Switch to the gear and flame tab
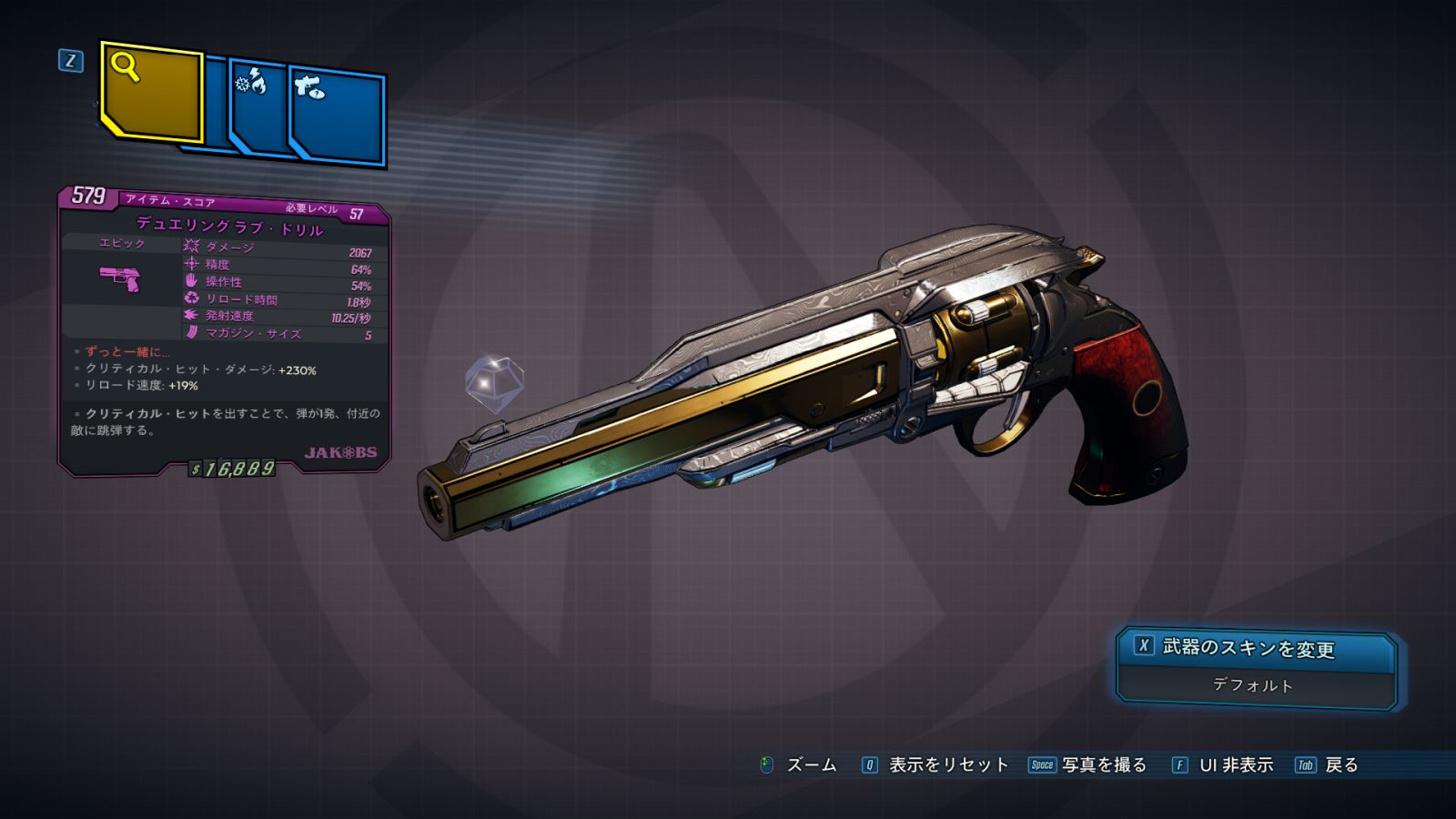Image resolution: width=1456 pixels, height=819 pixels. click(258, 106)
